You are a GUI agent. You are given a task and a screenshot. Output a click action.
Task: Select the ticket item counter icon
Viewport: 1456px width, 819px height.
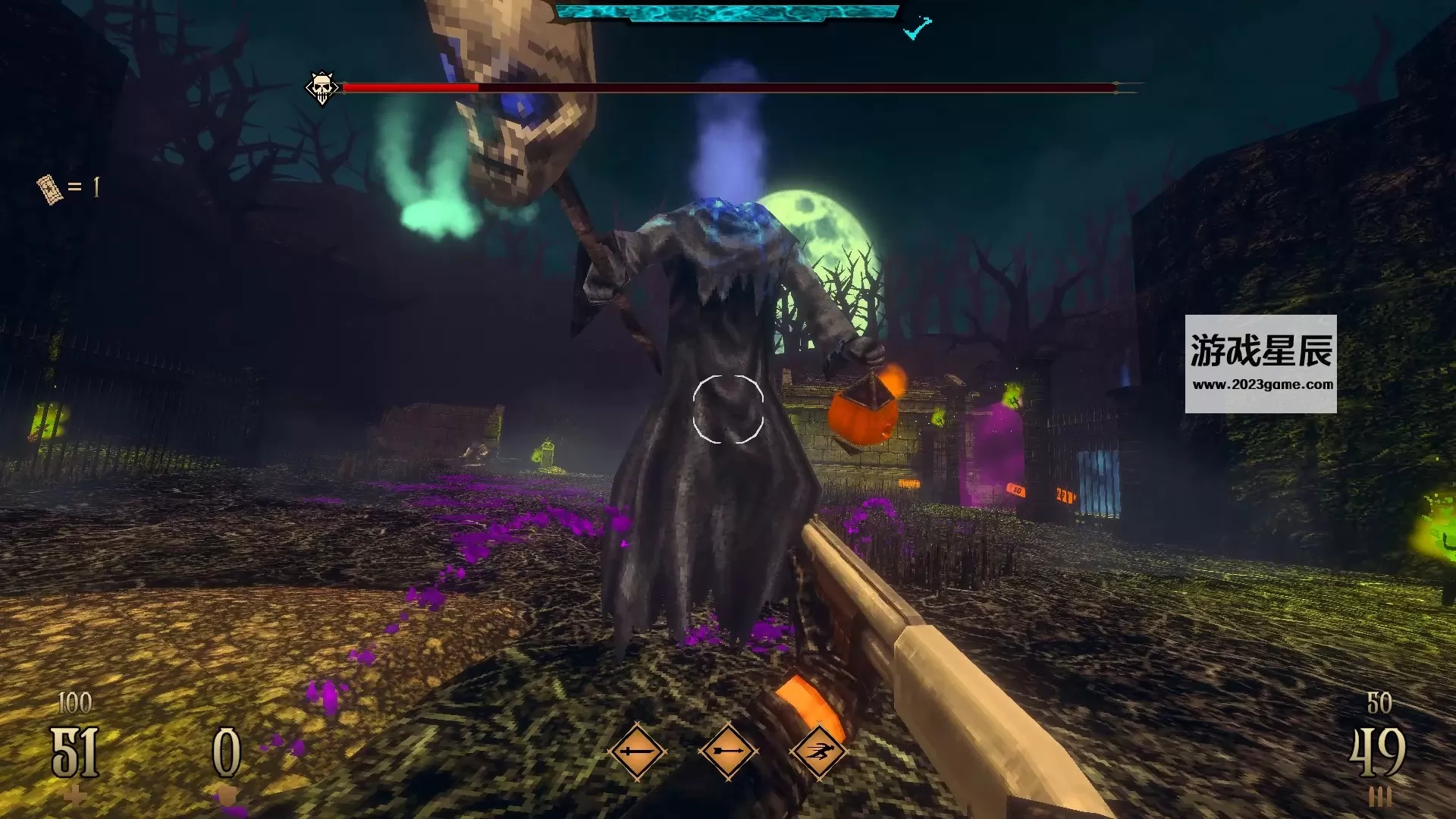tap(49, 188)
